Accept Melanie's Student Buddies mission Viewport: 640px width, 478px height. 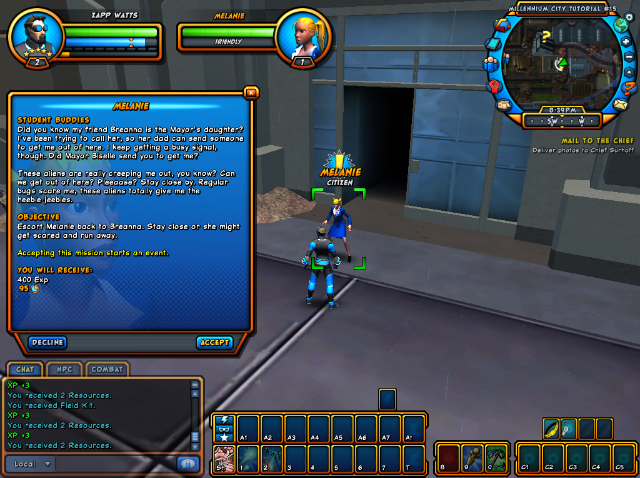[x=214, y=342]
